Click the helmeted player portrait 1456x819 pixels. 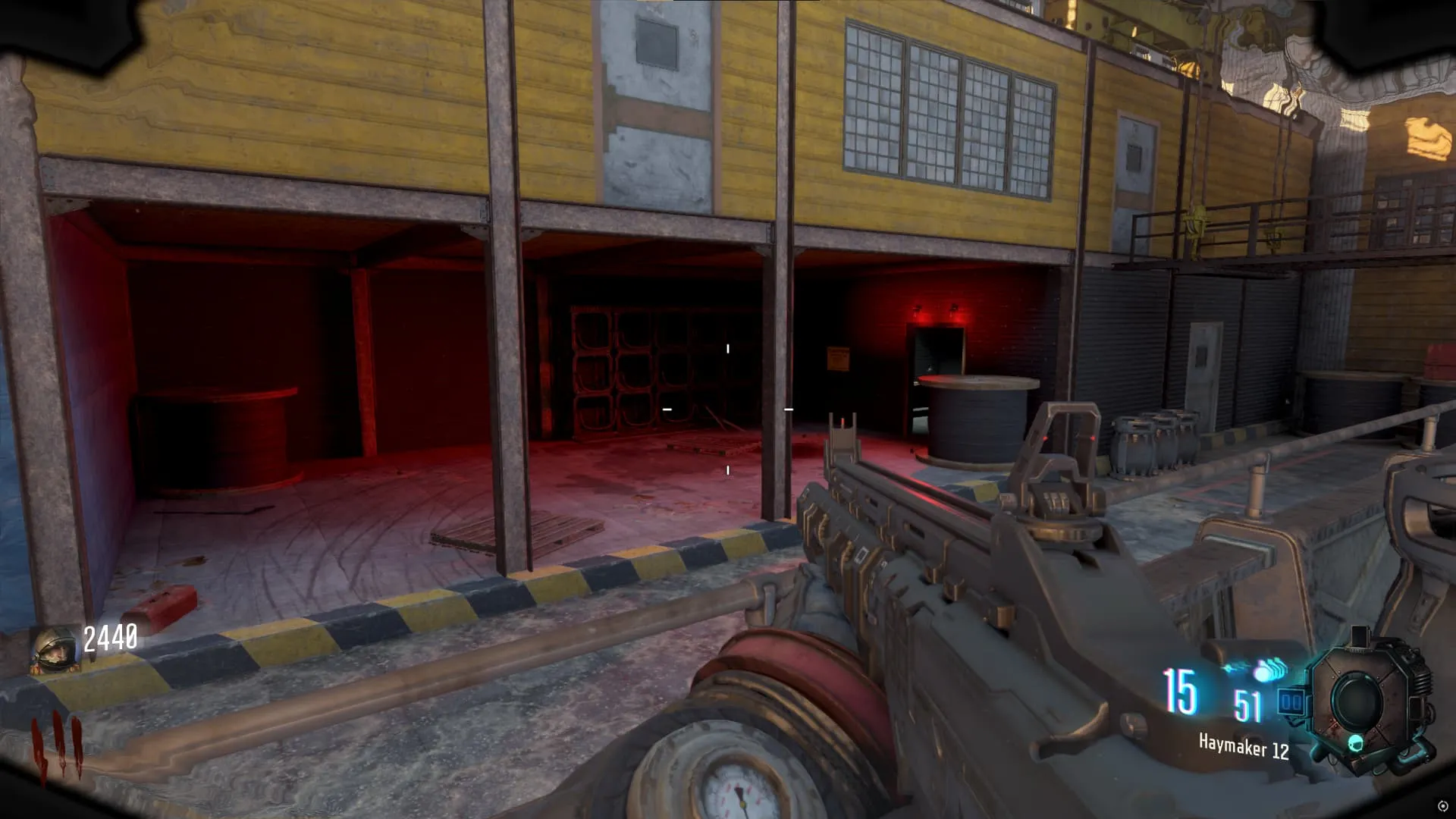point(55,650)
